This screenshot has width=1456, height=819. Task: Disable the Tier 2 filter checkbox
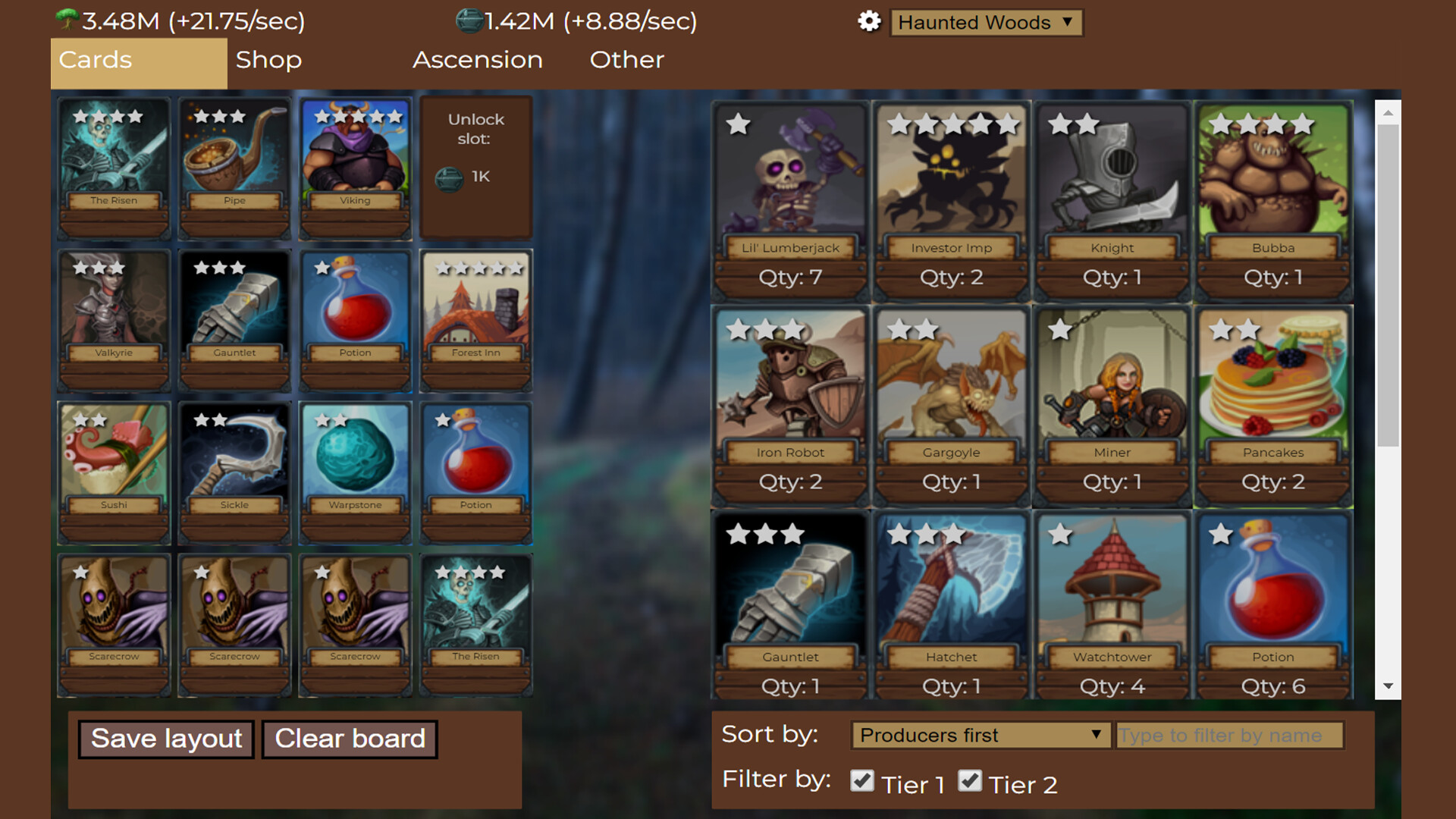pos(971,780)
